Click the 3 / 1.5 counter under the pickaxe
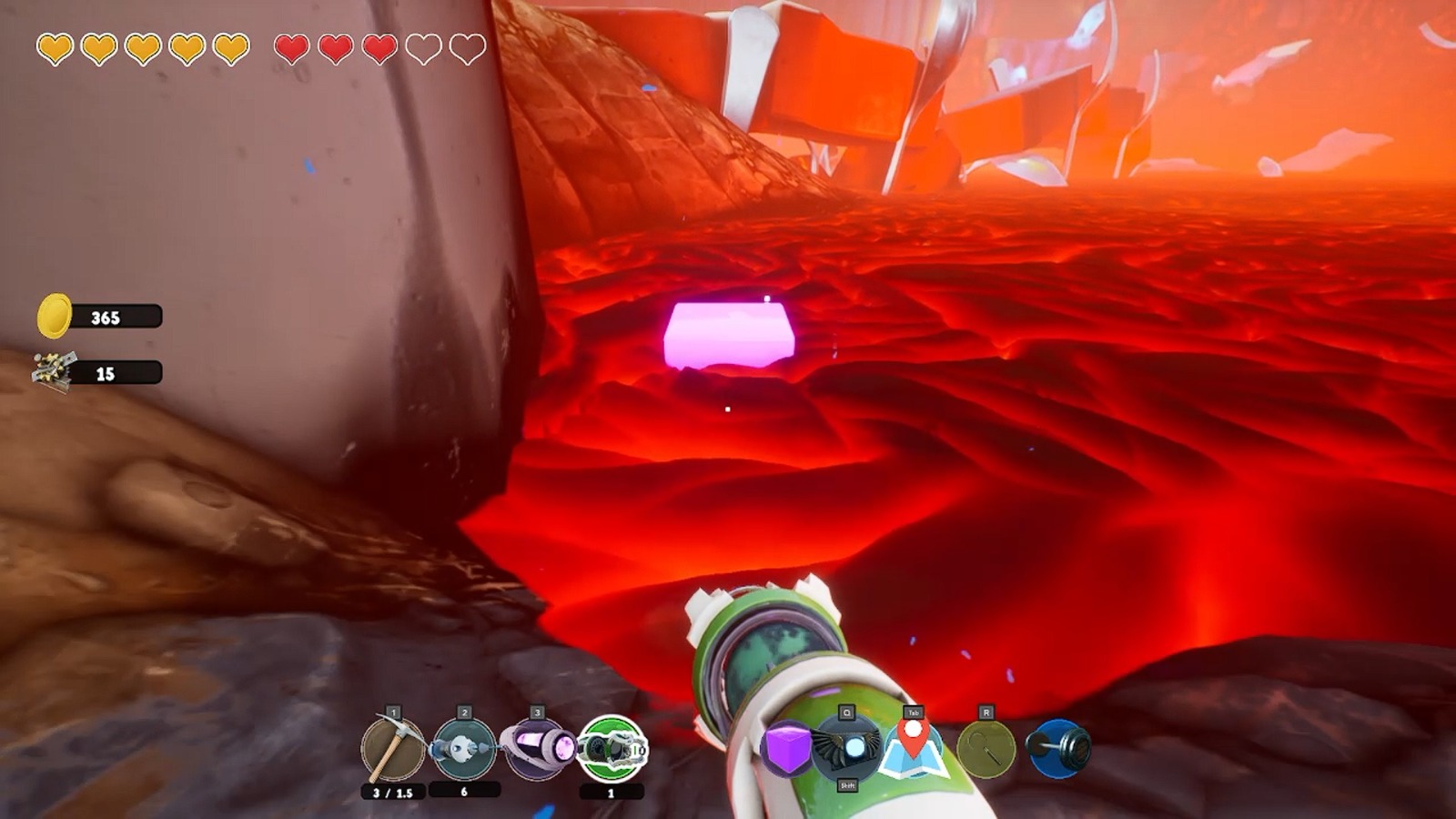1456x819 pixels. (x=391, y=794)
